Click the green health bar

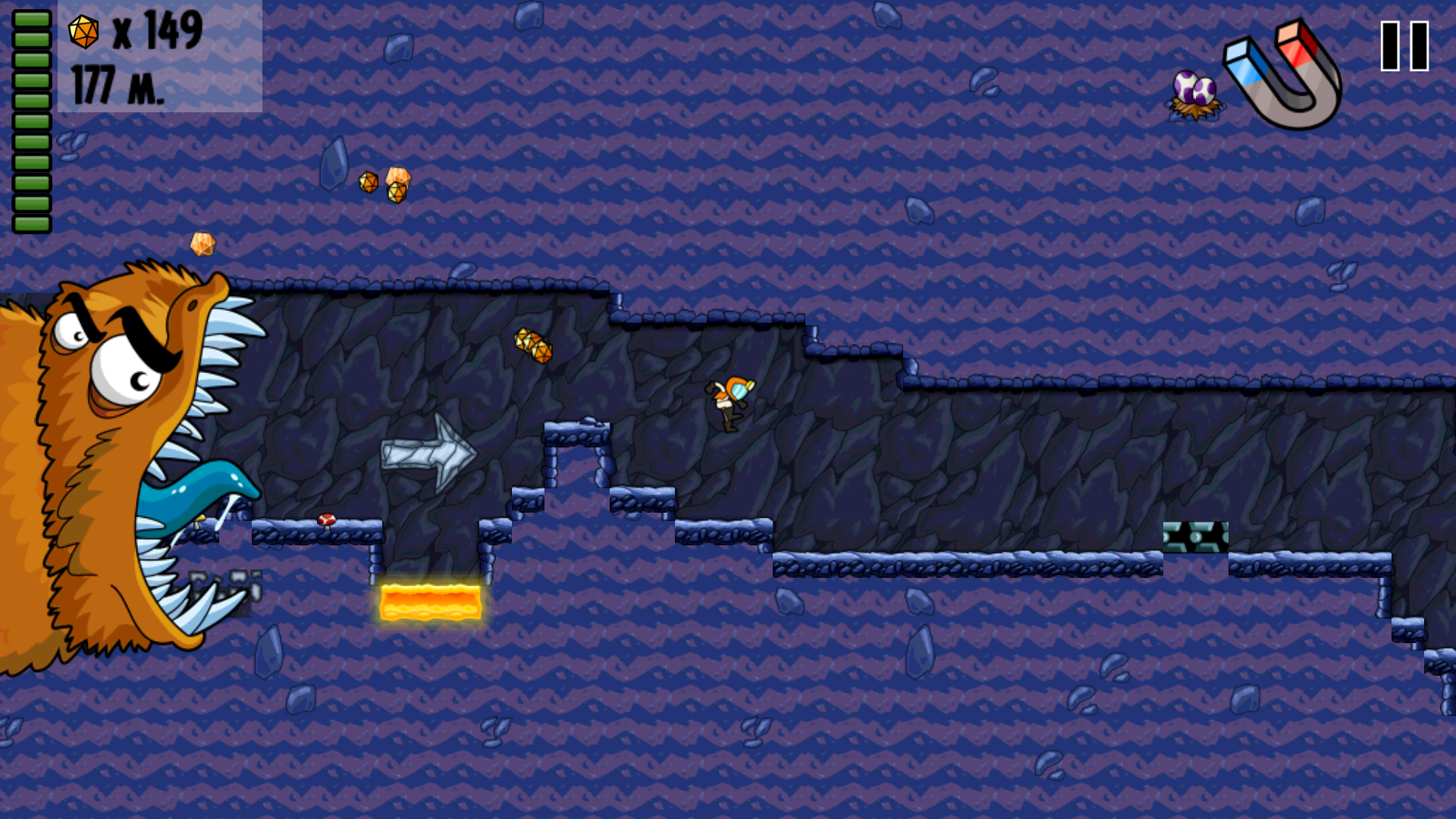tap(30, 118)
